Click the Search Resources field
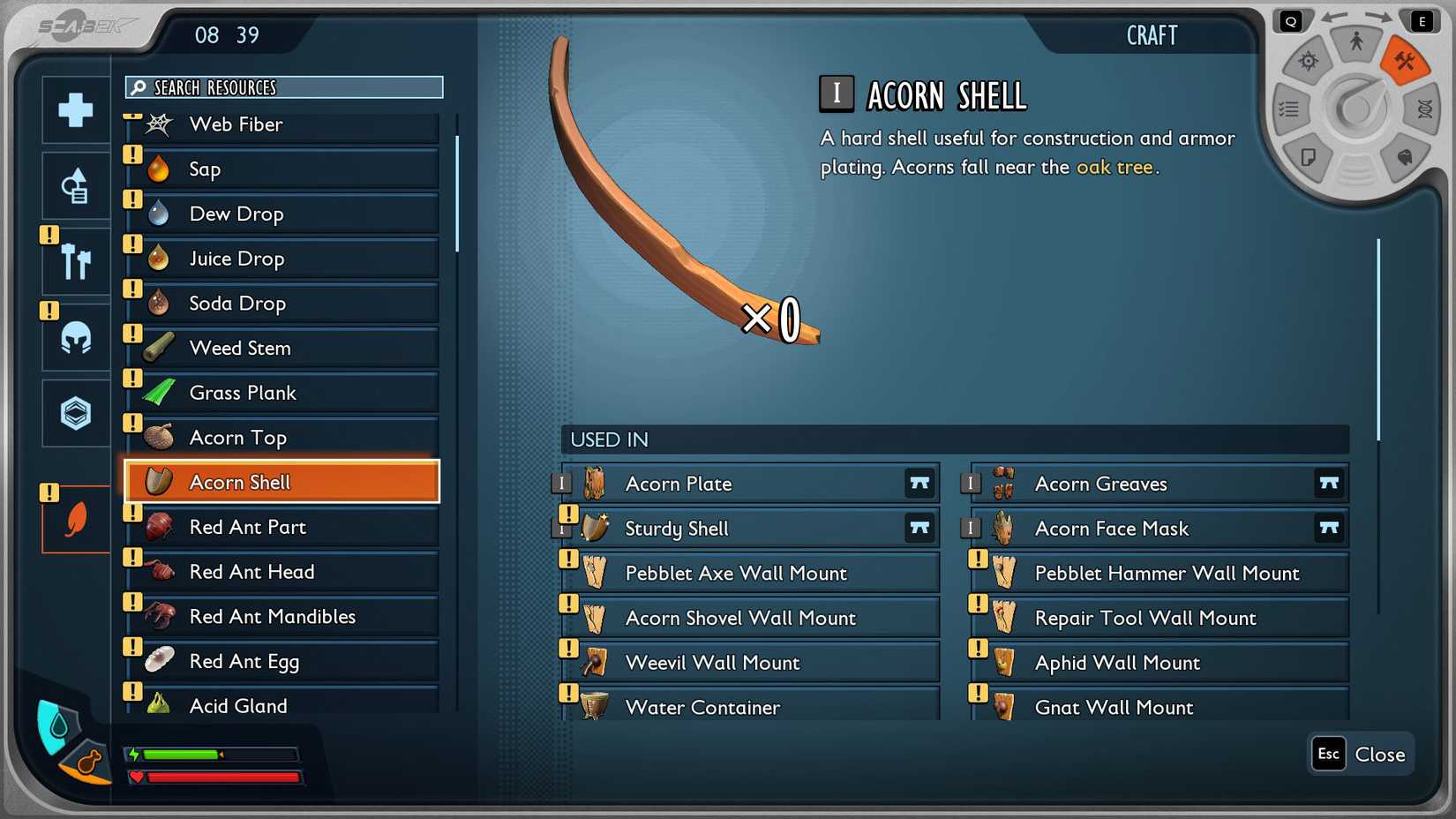This screenshot has height=819, width=1456. [284, 87]
